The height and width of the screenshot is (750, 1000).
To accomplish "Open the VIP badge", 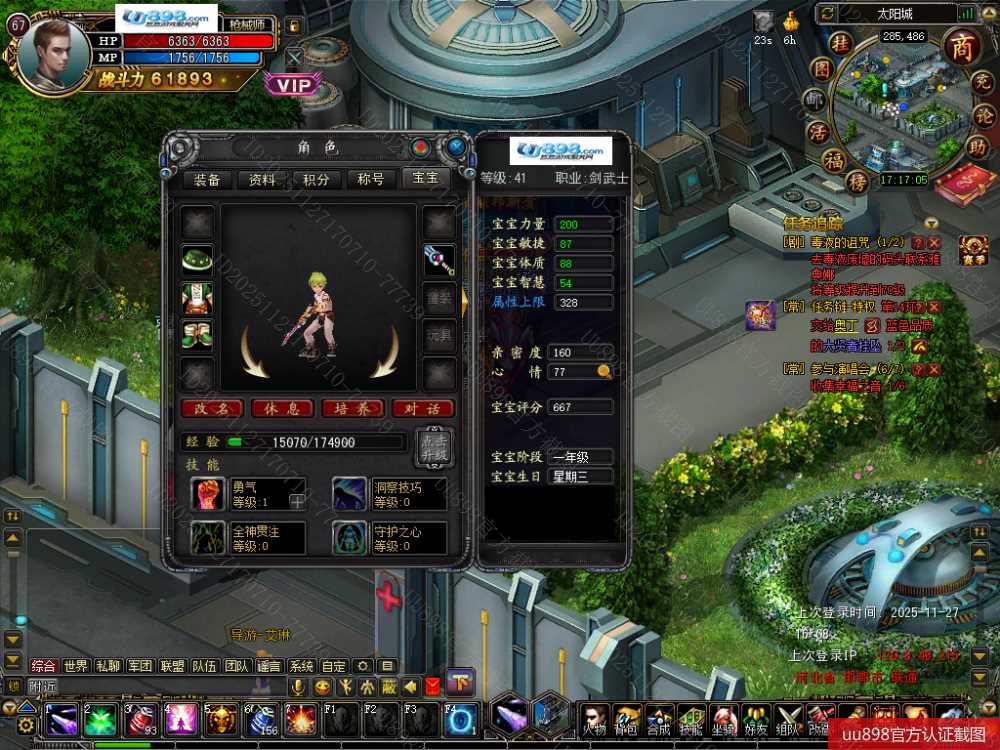I will pos(294,86).
